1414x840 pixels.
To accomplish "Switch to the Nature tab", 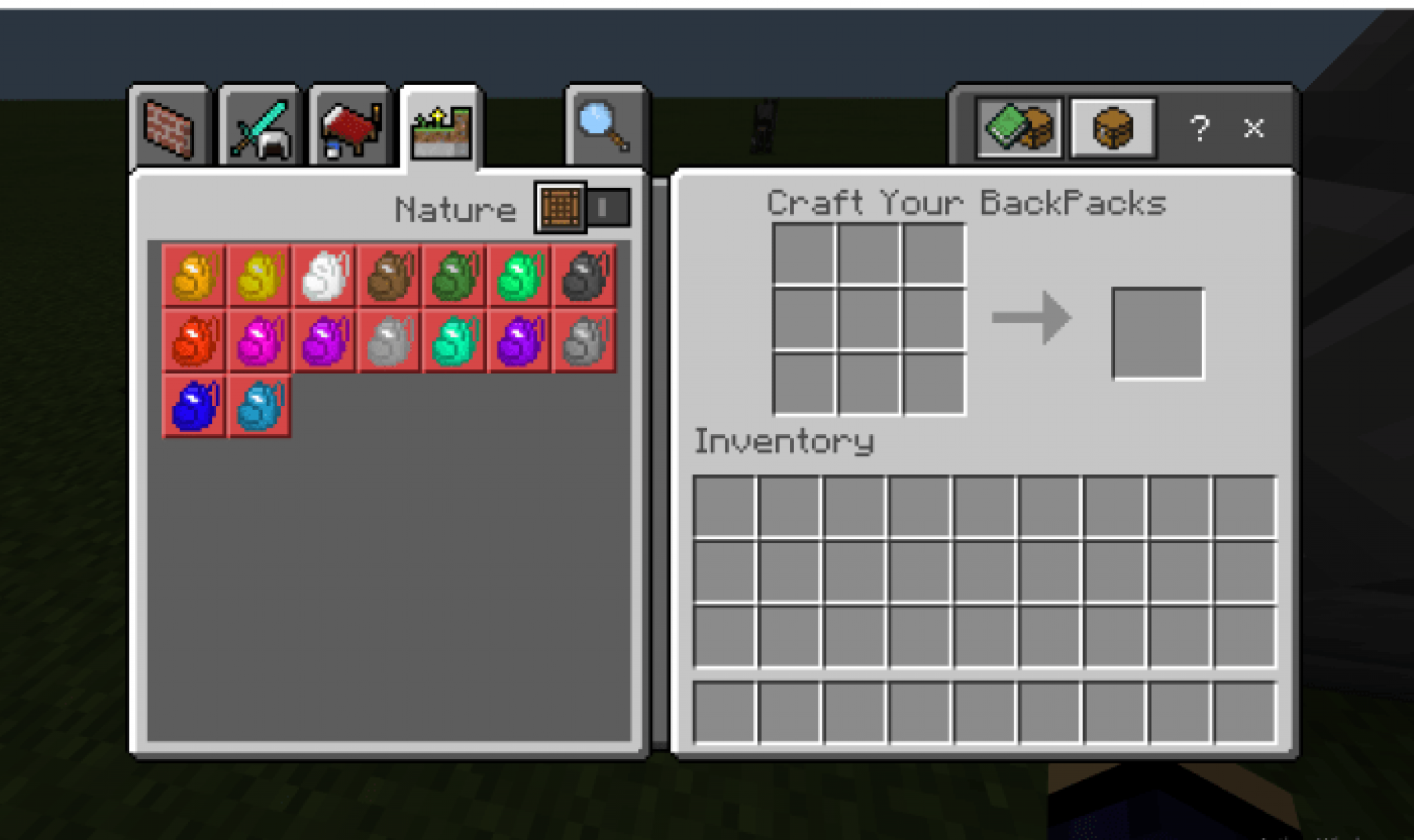I will [443, 128].
